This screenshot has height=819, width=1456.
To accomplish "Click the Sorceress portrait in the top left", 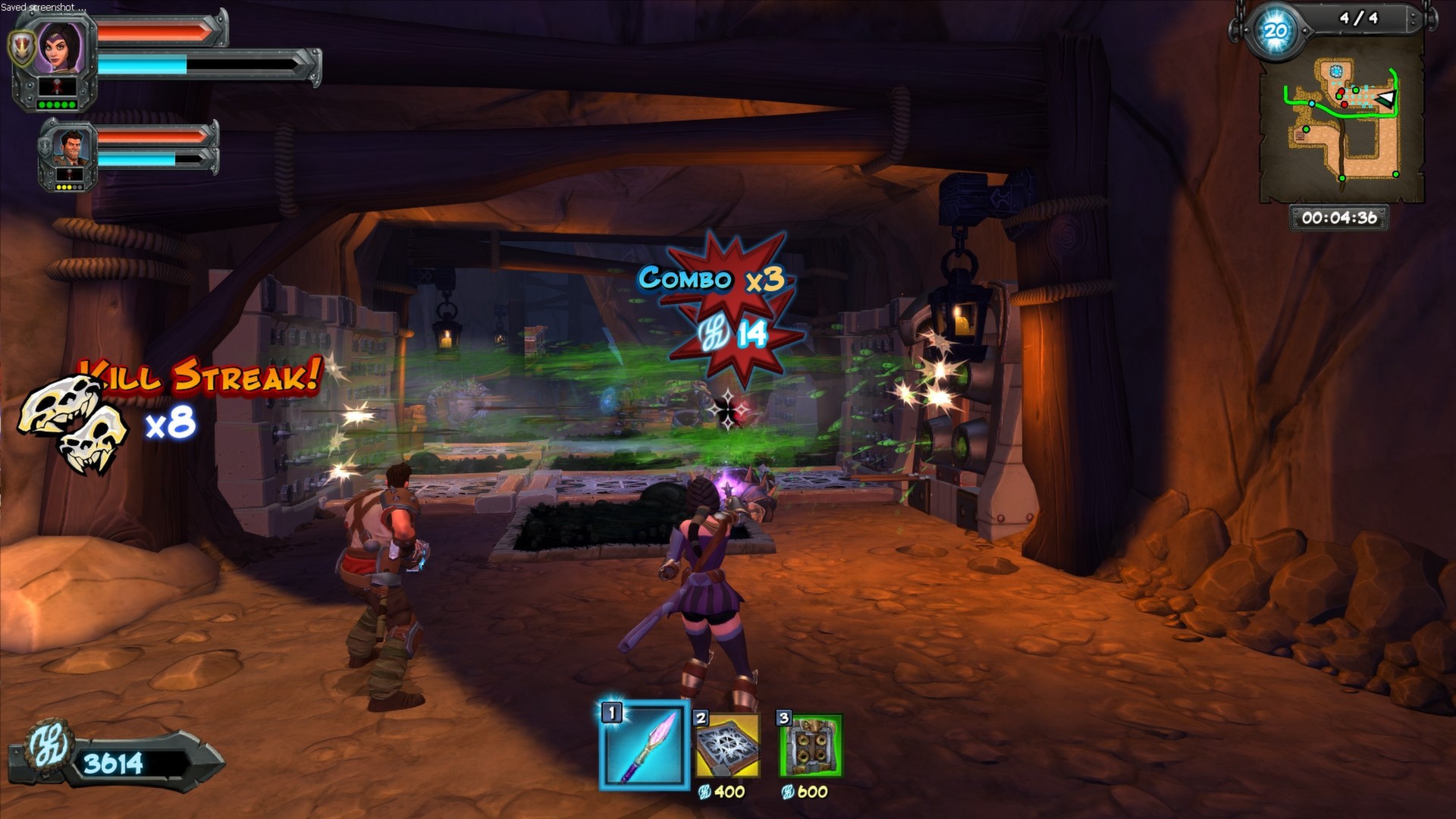I will [59, 45].
